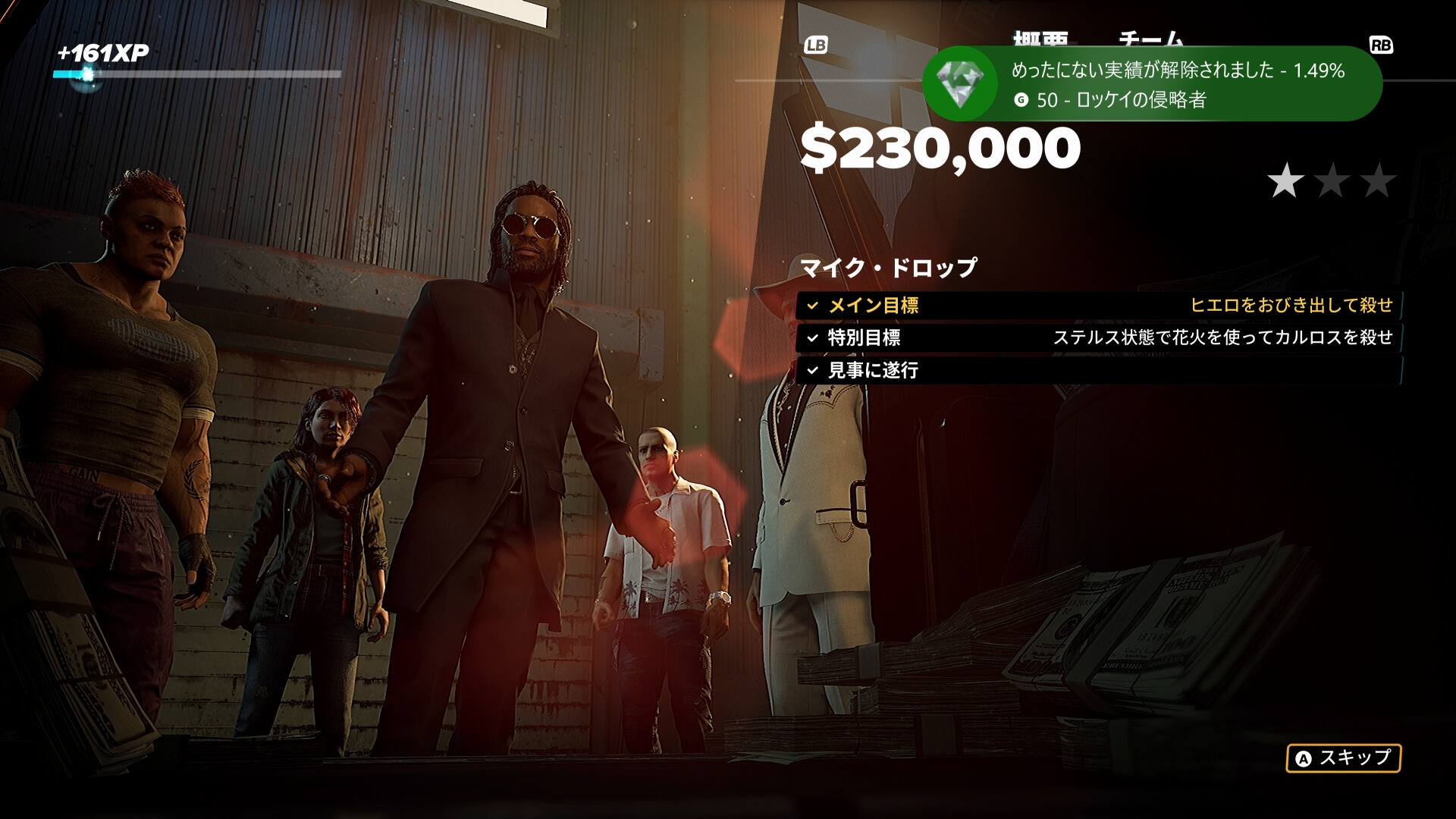The width and height of the screenshot is (1456, 819).
Task: Select the 見事に遂行 objective row
Action: [1098, 370]
